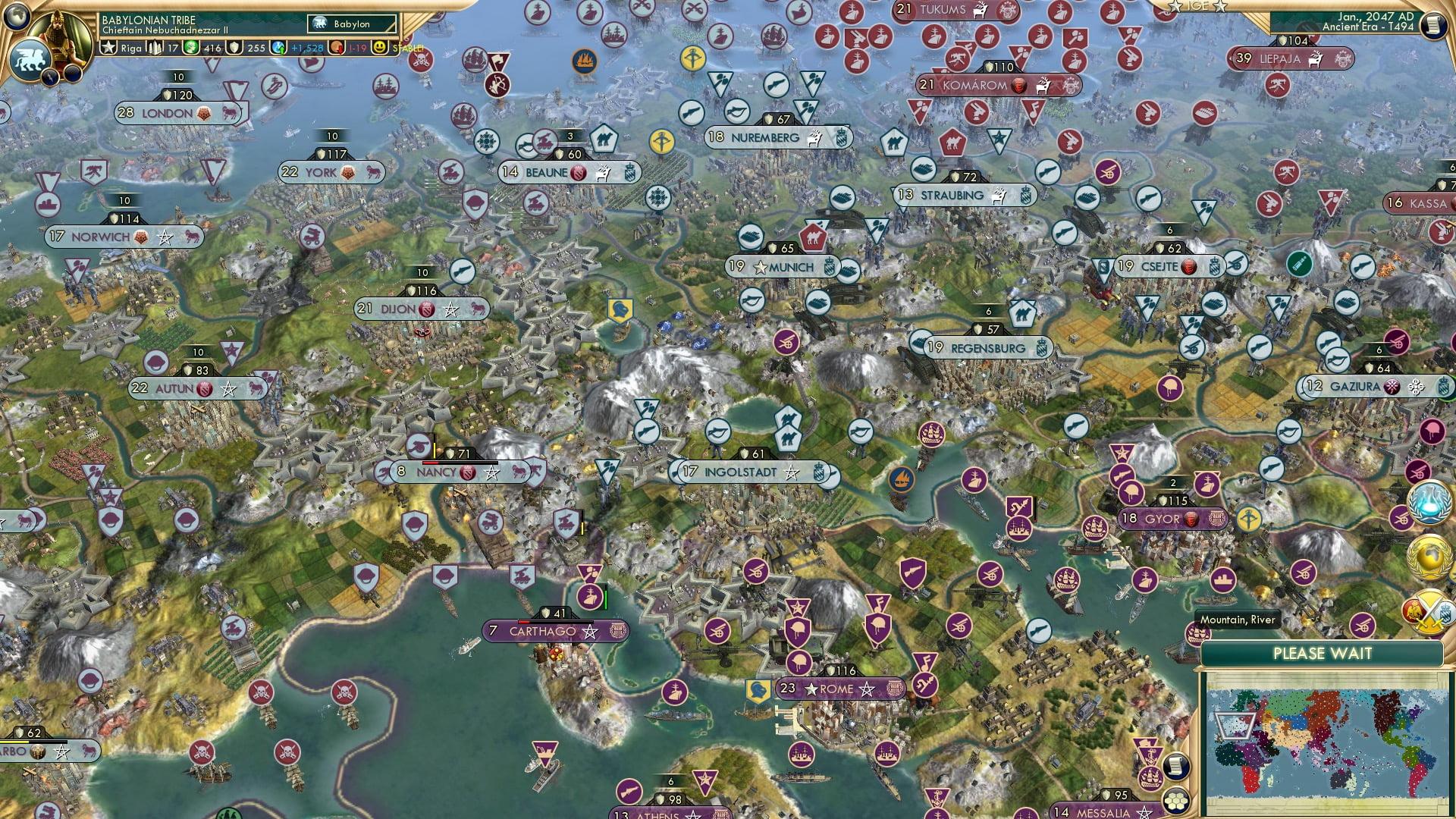Viewport: 1456px width, 819px height.
Task: Click the deer resource icon on Liepaja's banner
Action: [x=1315, y=60]
